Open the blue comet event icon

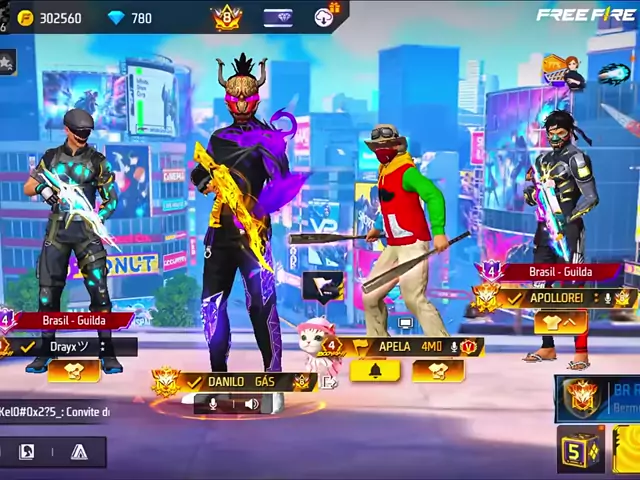point(614,73)
